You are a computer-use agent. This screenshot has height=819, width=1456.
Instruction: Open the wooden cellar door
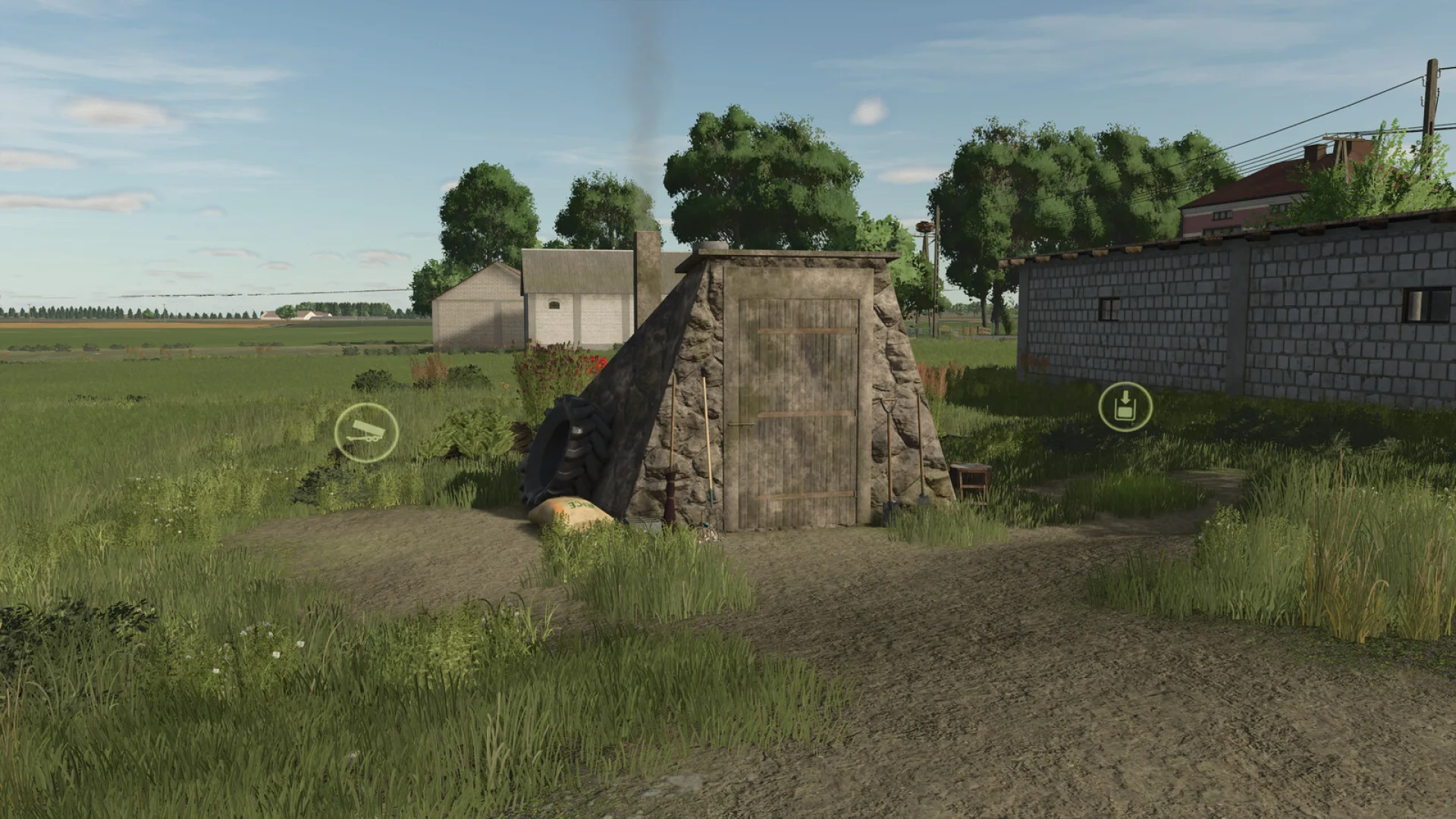(800, 402)
